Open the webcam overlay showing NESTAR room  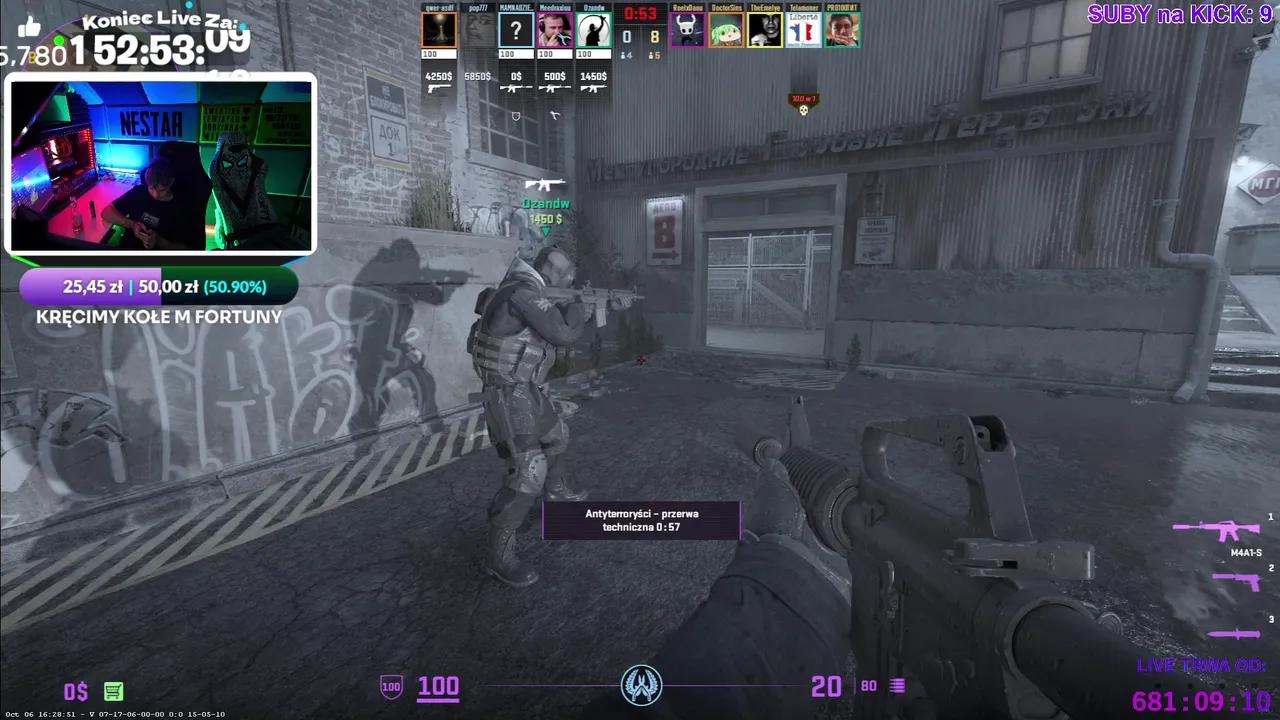click(160, 165)
